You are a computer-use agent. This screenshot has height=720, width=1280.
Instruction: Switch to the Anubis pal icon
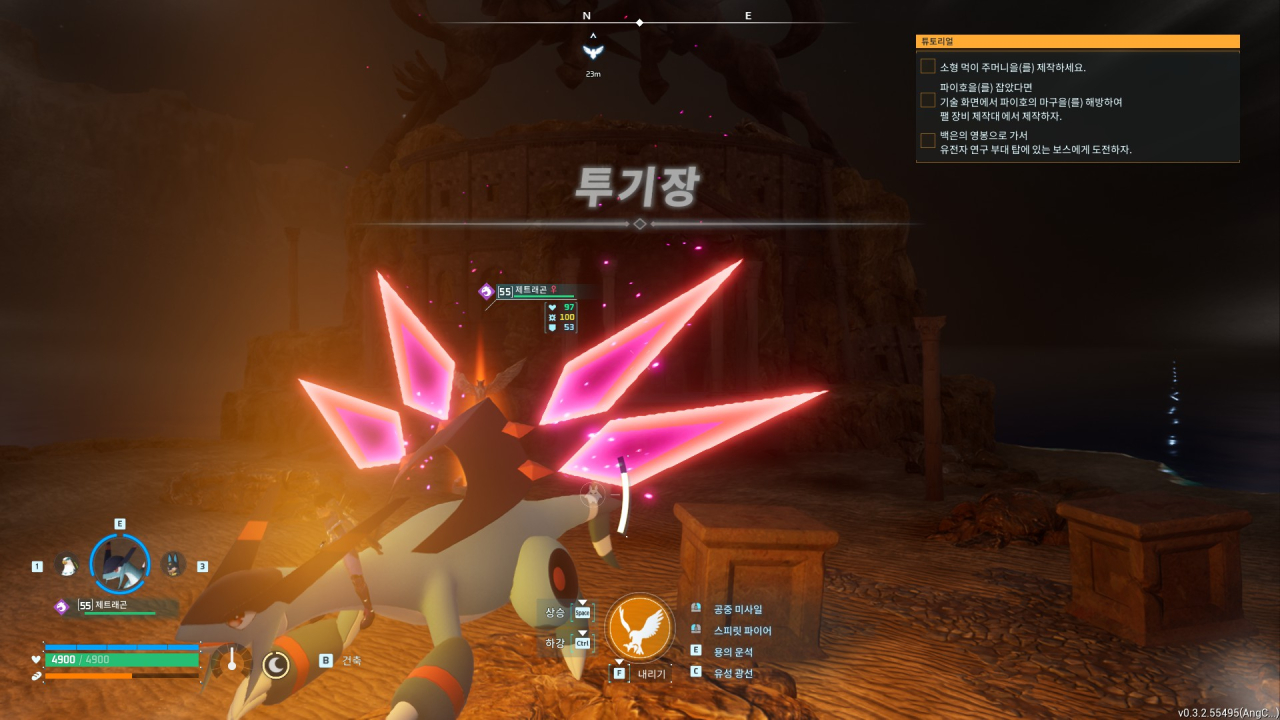pos(173,565)
